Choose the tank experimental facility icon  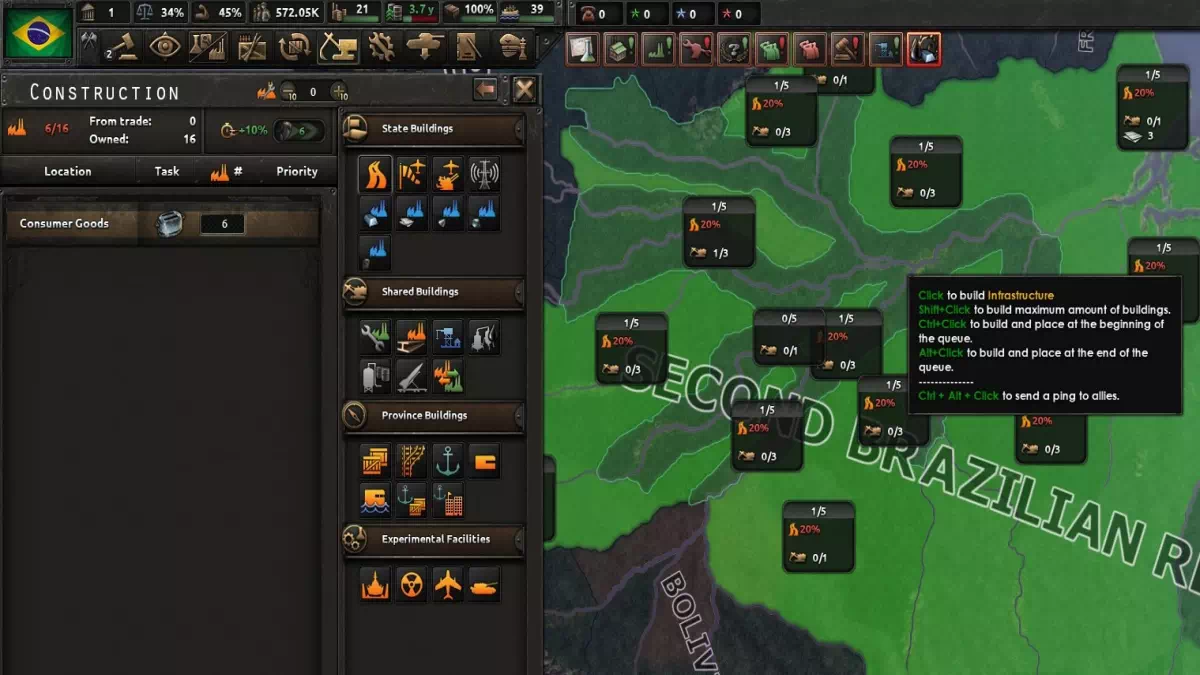[x=484, y=584]
